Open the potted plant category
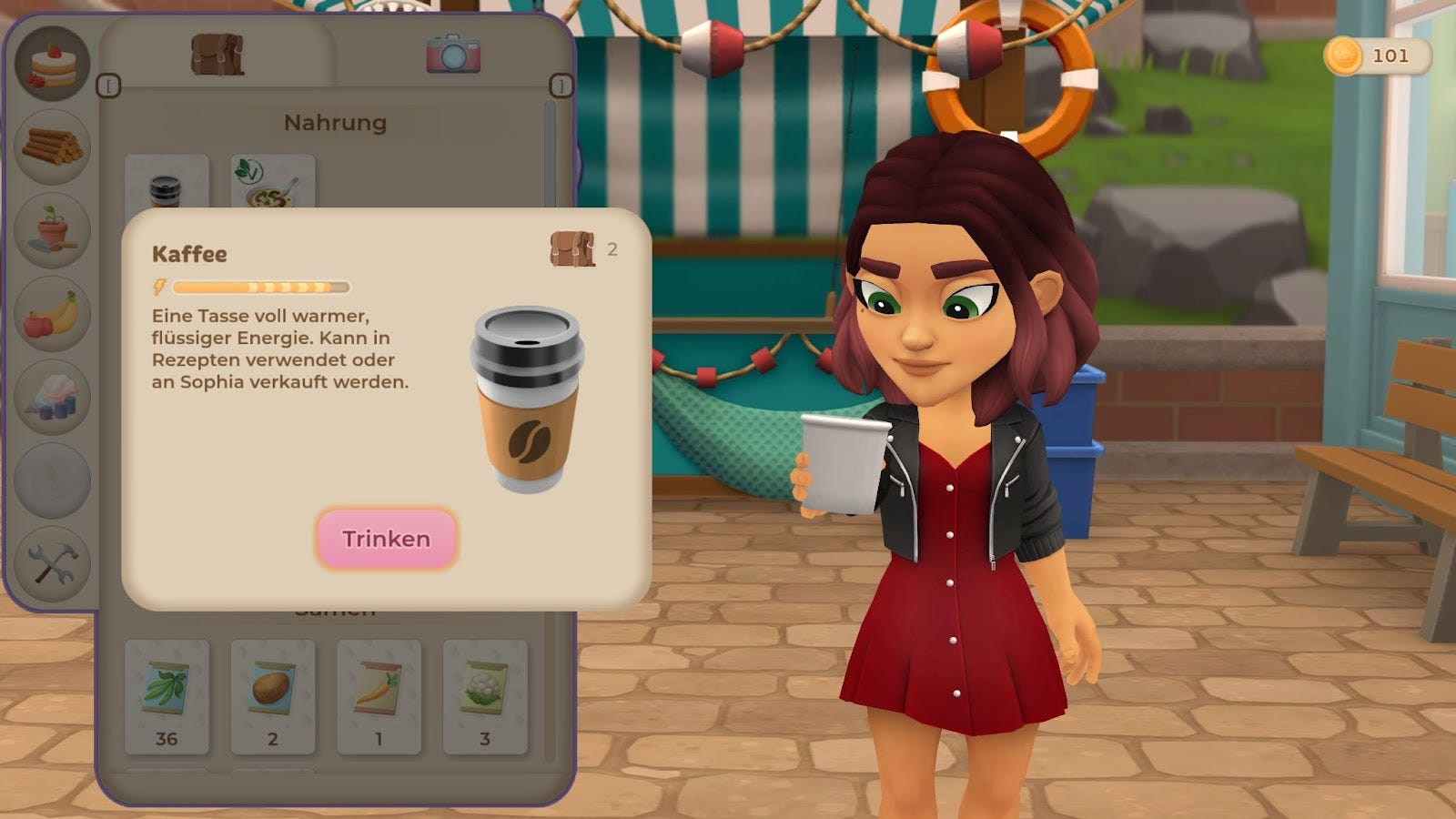 53,230
